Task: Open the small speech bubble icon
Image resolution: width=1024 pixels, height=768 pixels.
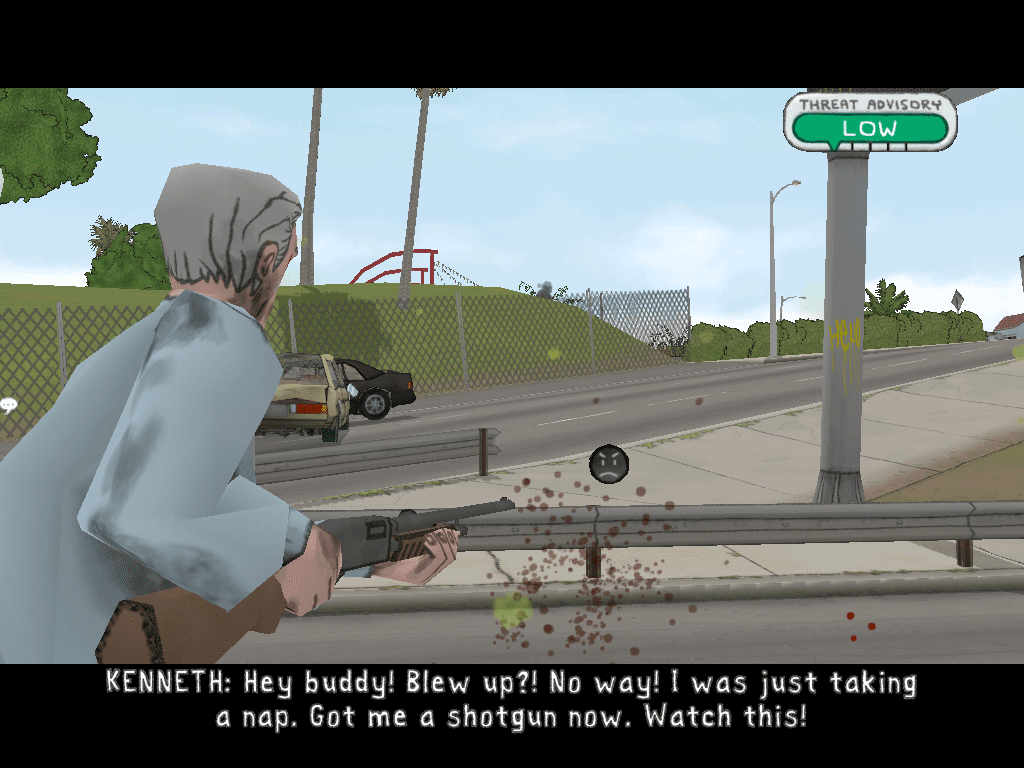Action: point(9,405)
